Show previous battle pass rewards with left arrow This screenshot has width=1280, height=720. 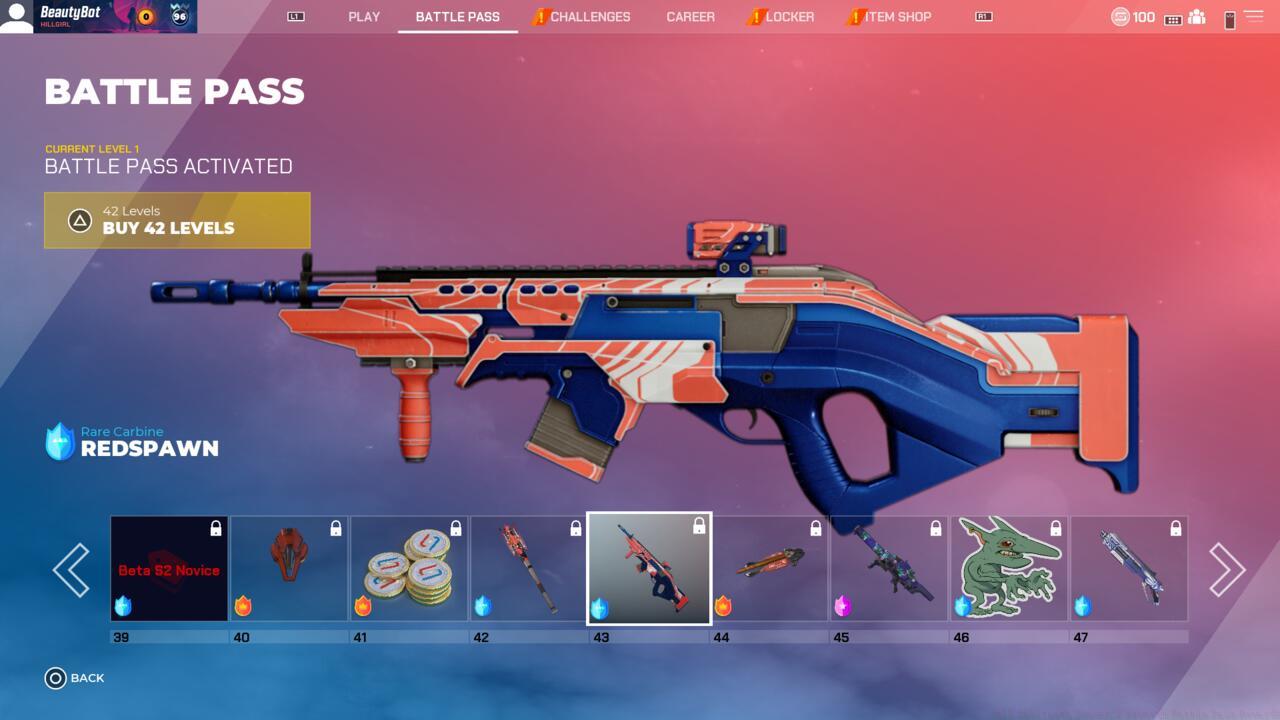click(x=71, y=570)
